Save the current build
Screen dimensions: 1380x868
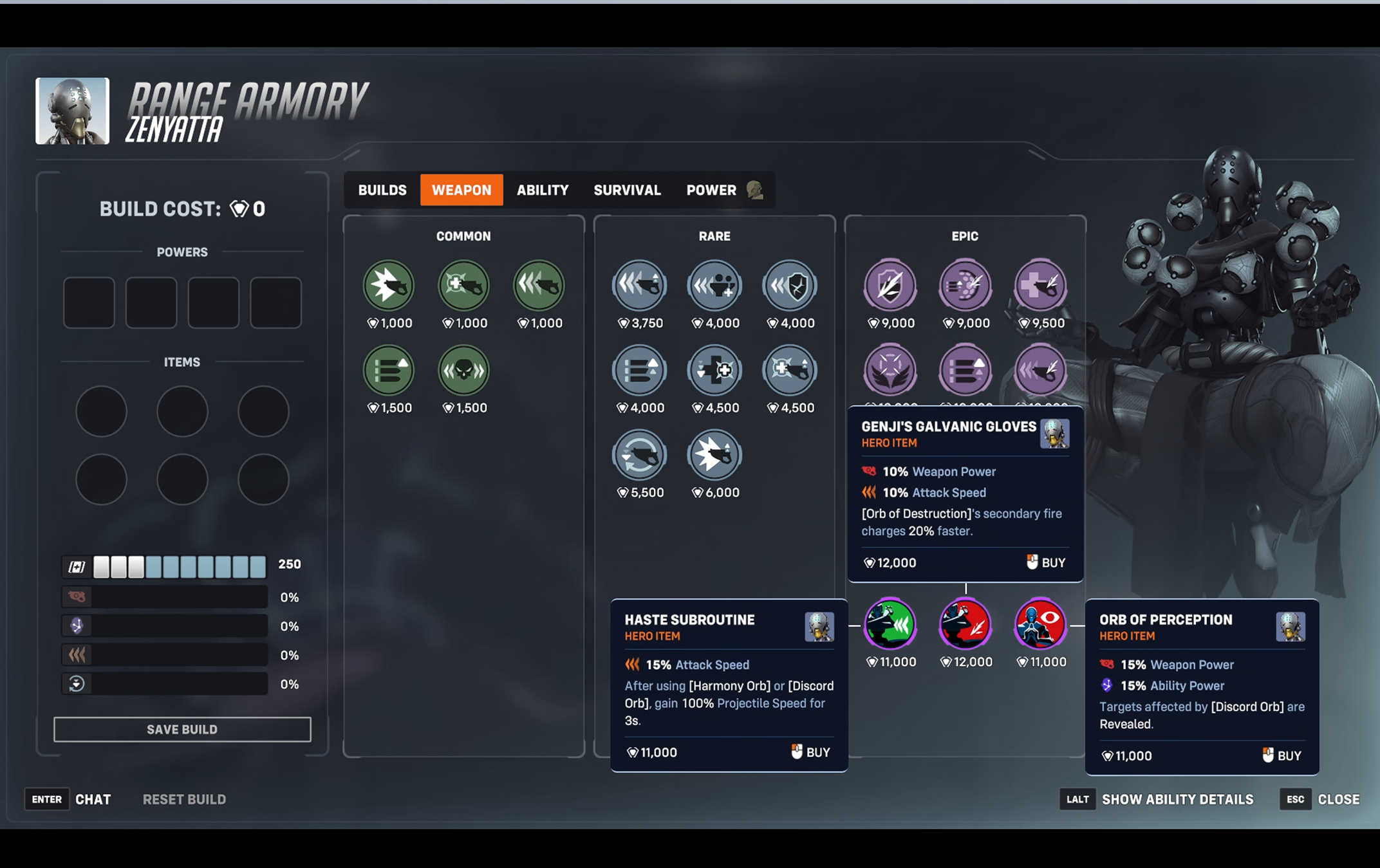coord(182,730)
